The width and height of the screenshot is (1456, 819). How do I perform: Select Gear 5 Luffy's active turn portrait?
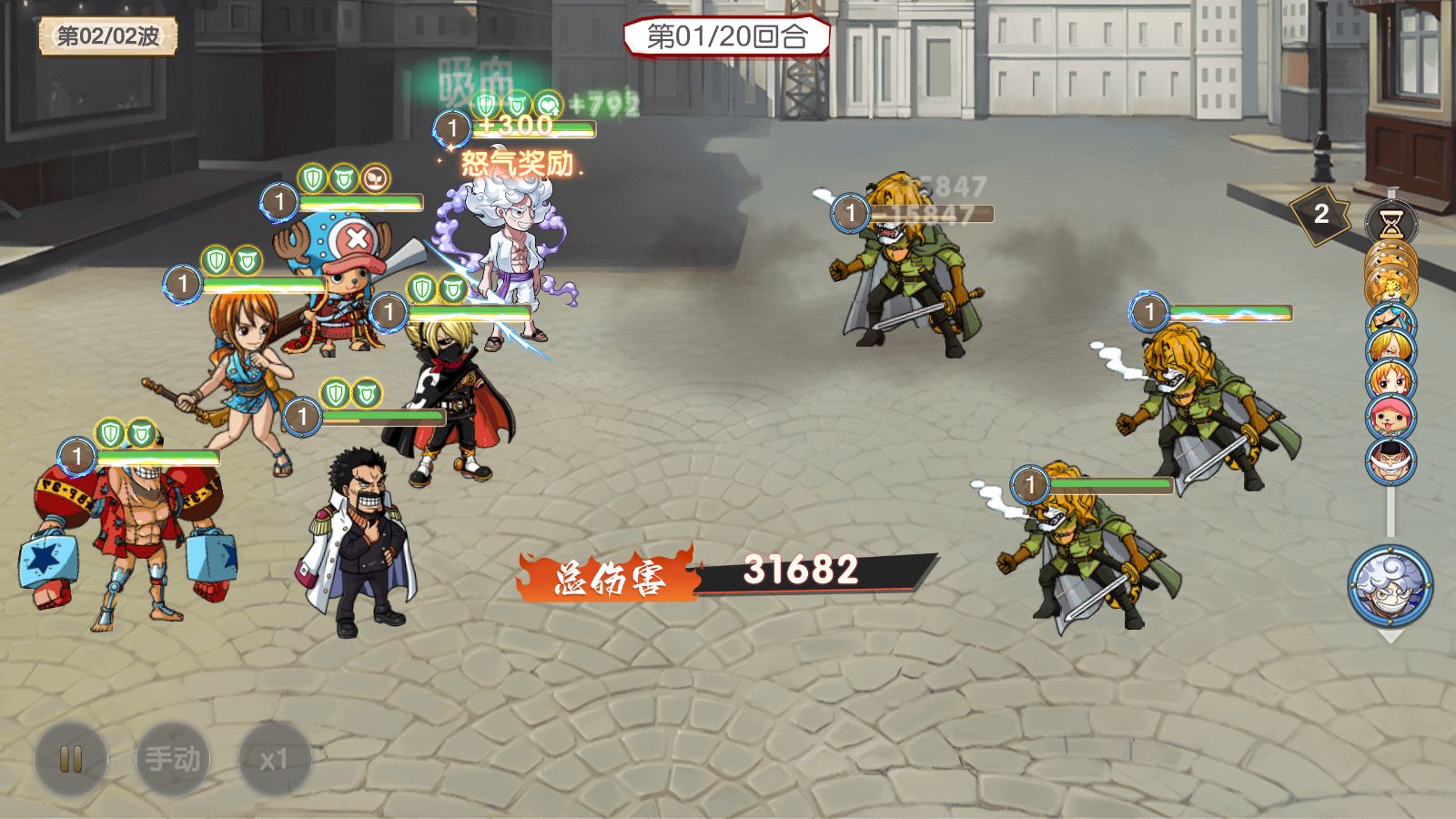(x=1390, y=585)
